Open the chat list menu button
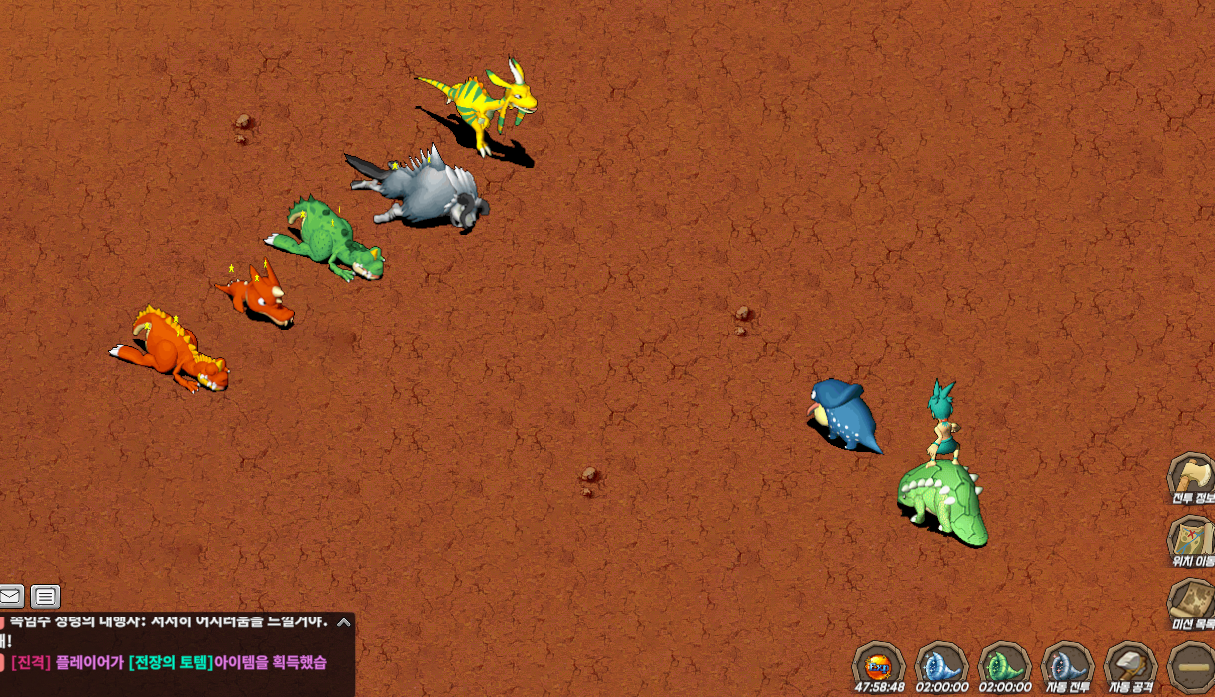Image resolution: width=1215 pixels, height=697 pixels. (x=45, y=597)
